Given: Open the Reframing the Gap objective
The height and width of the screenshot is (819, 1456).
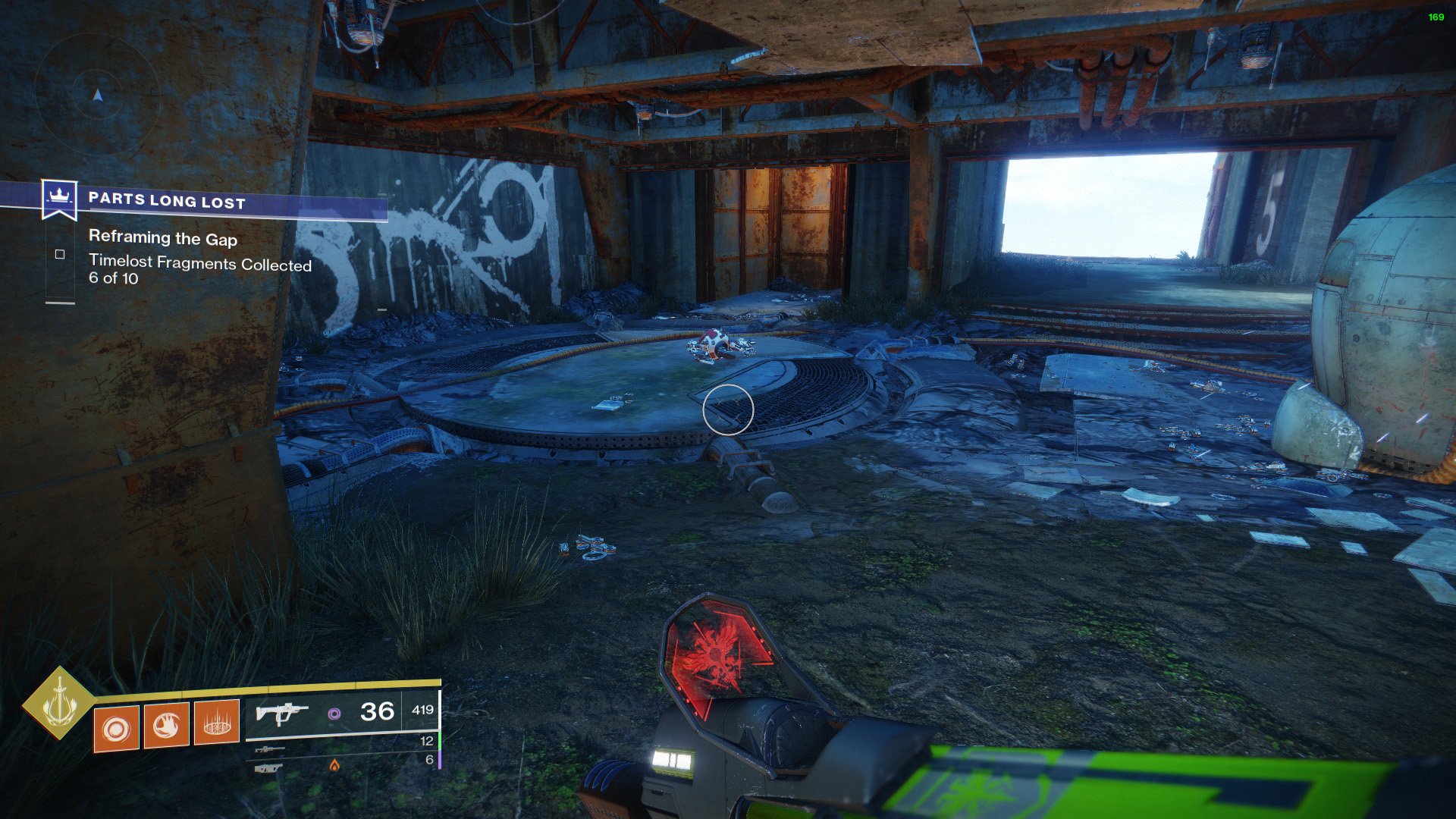Looking at the screenshot, I should click(x=163, y=239).
